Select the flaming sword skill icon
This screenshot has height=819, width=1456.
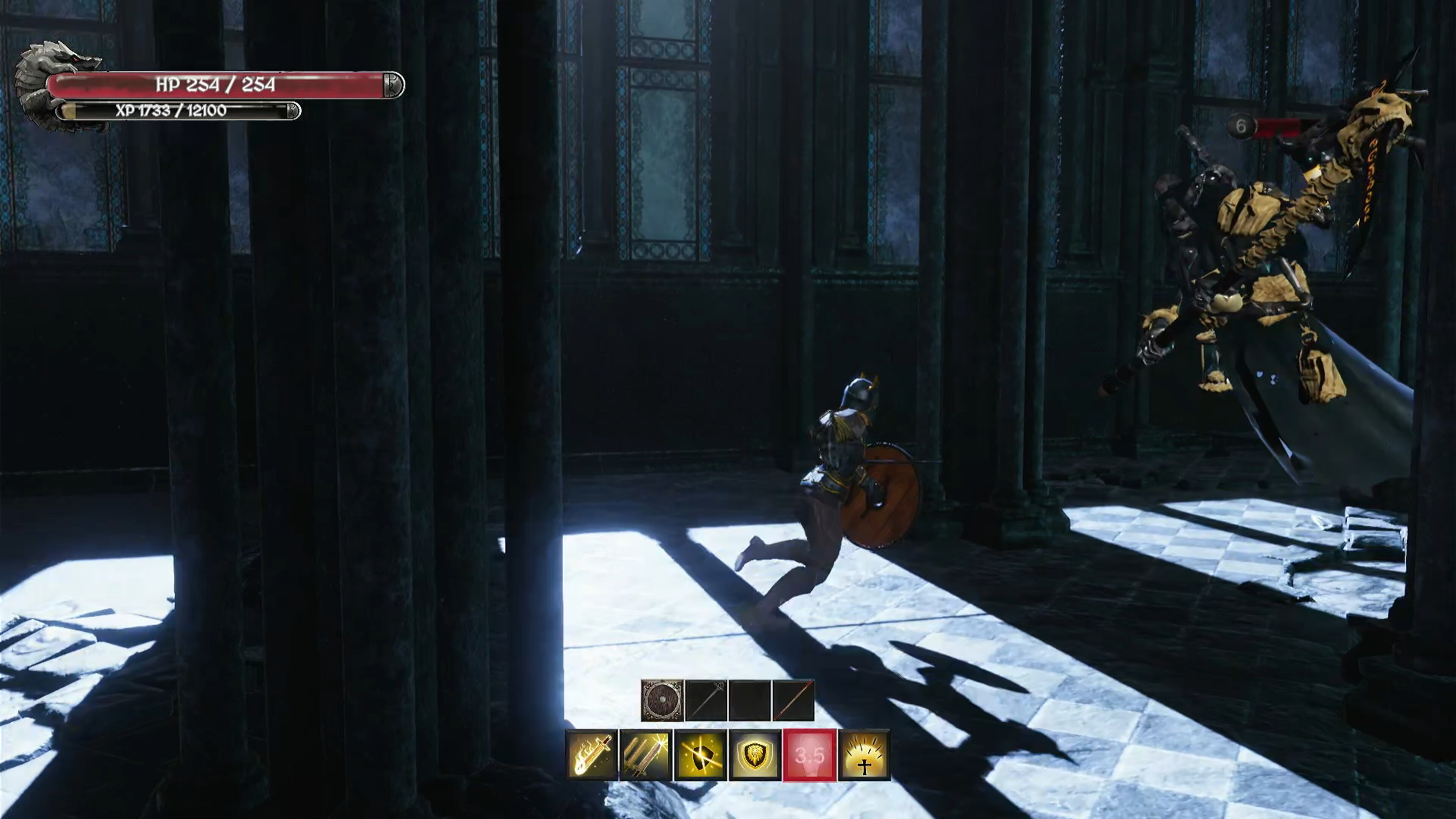point(592,755)
